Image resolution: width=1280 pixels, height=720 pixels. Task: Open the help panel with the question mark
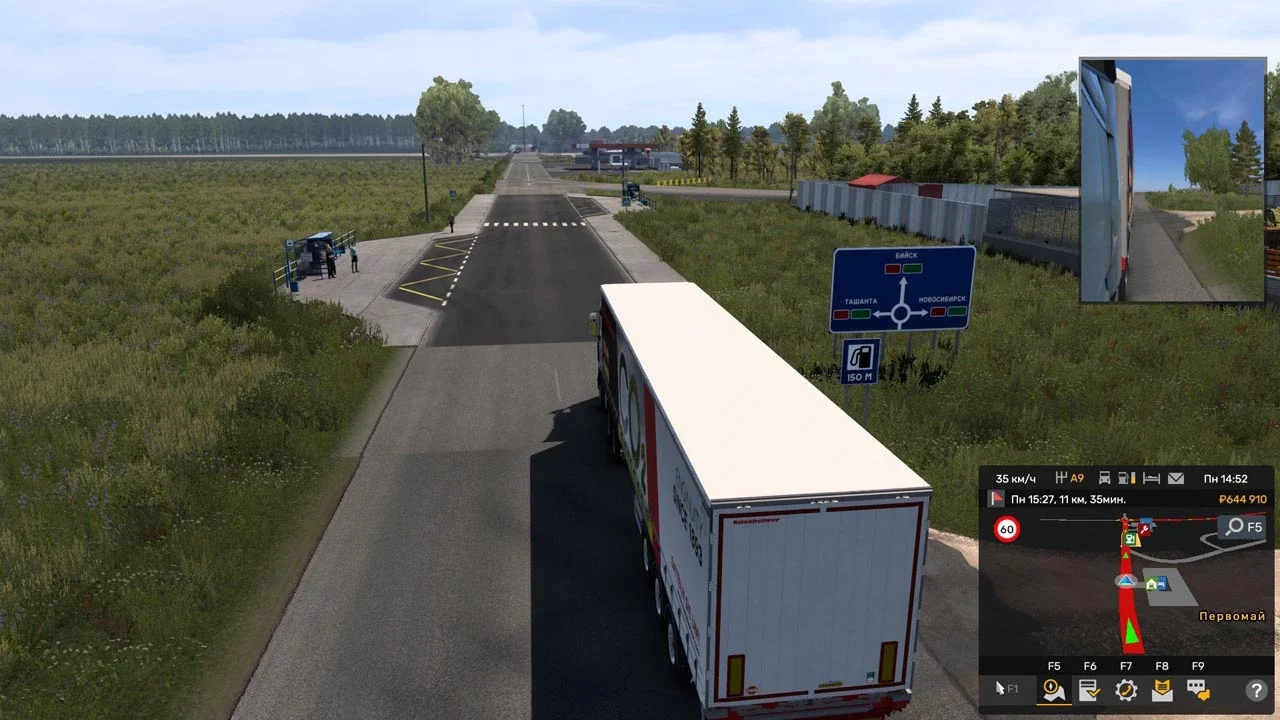tap(1256, 689)
